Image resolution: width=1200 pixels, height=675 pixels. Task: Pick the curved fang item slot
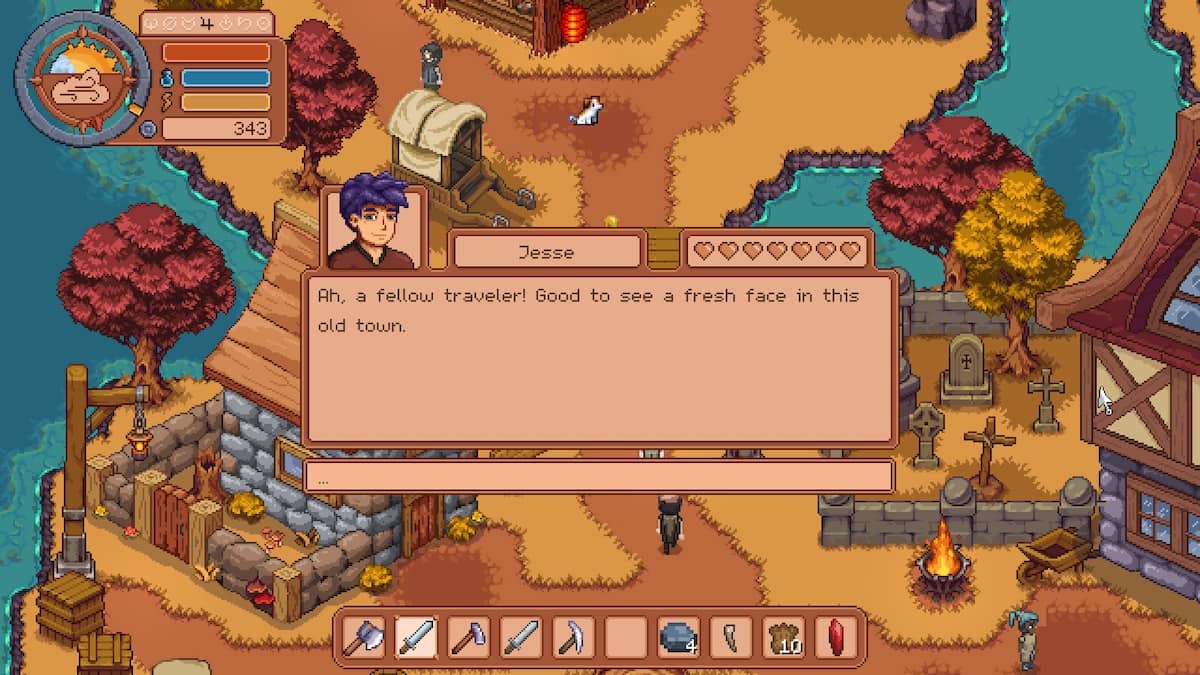(x=729, y=637)
